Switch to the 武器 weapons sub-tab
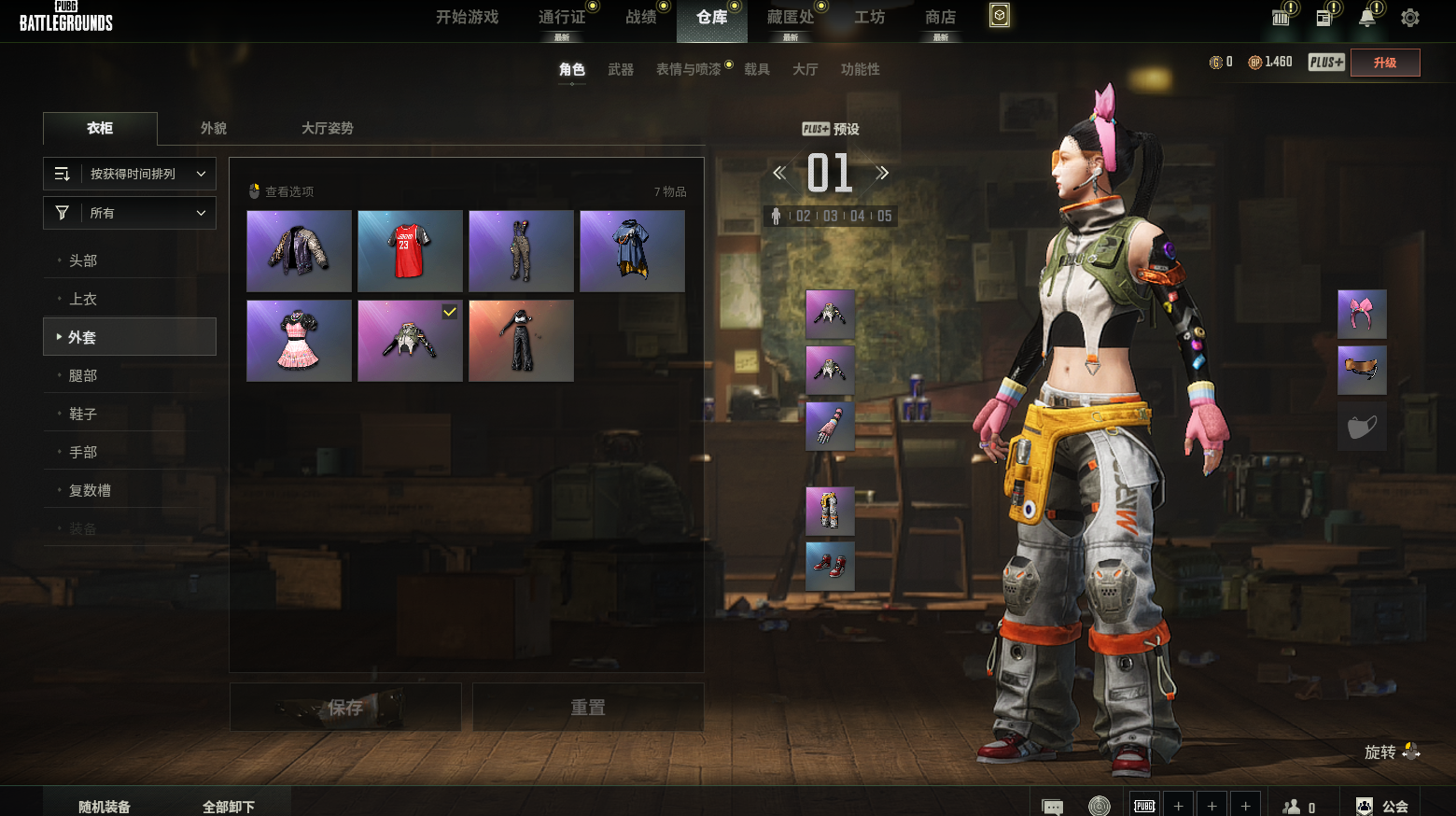Viewport: 1456px width, 816px height. click(621, 70)
